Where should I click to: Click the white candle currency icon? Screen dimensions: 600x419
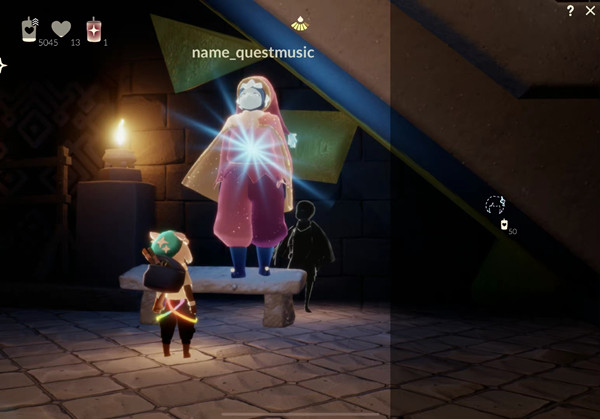[x=30, y=29]
